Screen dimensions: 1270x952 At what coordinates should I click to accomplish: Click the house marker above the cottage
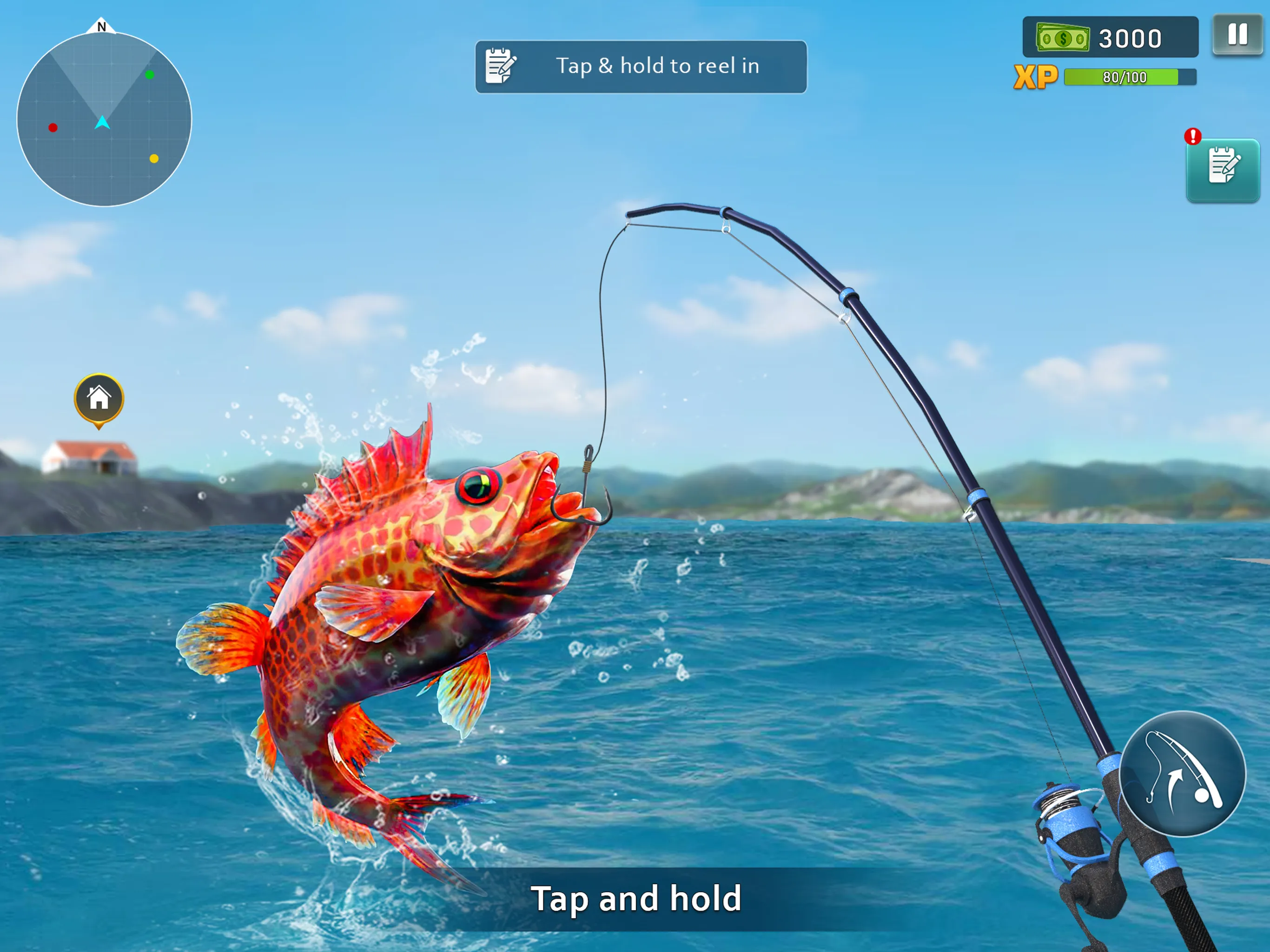(99, 398)
